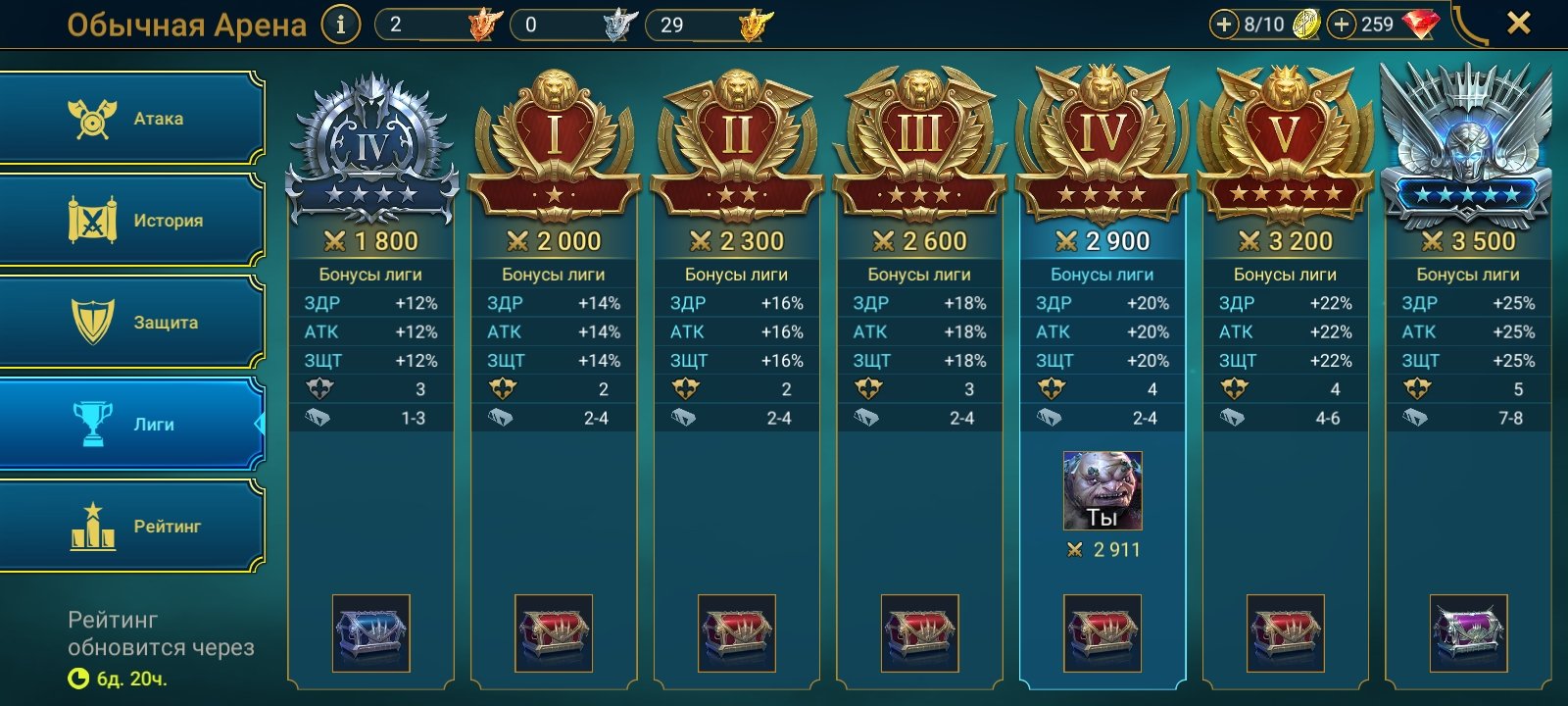Screen dimensions: 1568x706
Task: Select the Gold V league emblem
Action: click(x=1286, y=142)
